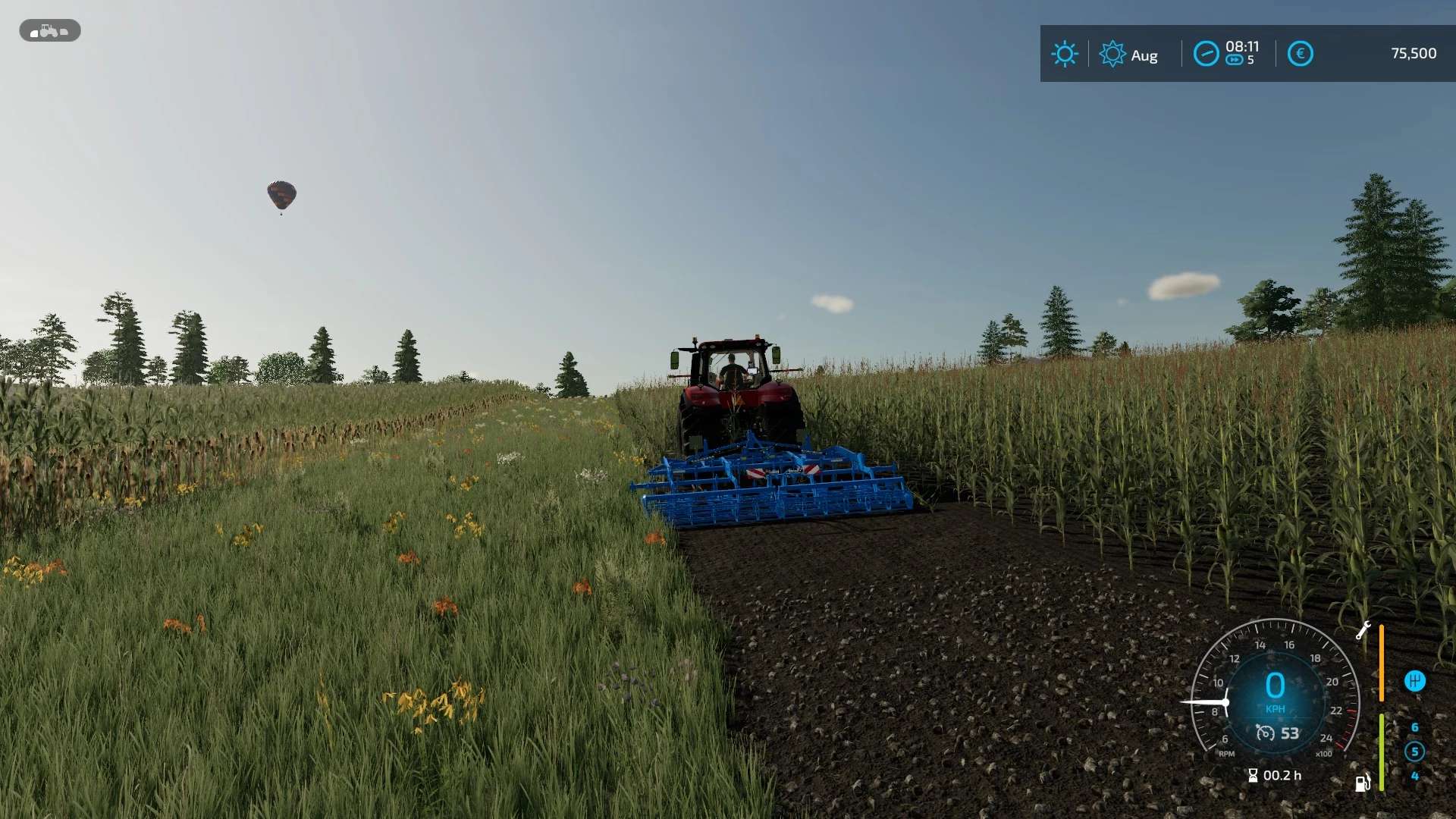Viewport: 1456px width, 819px height.
Task: Select the game clock icon
Action: (x=1206, y=54)
